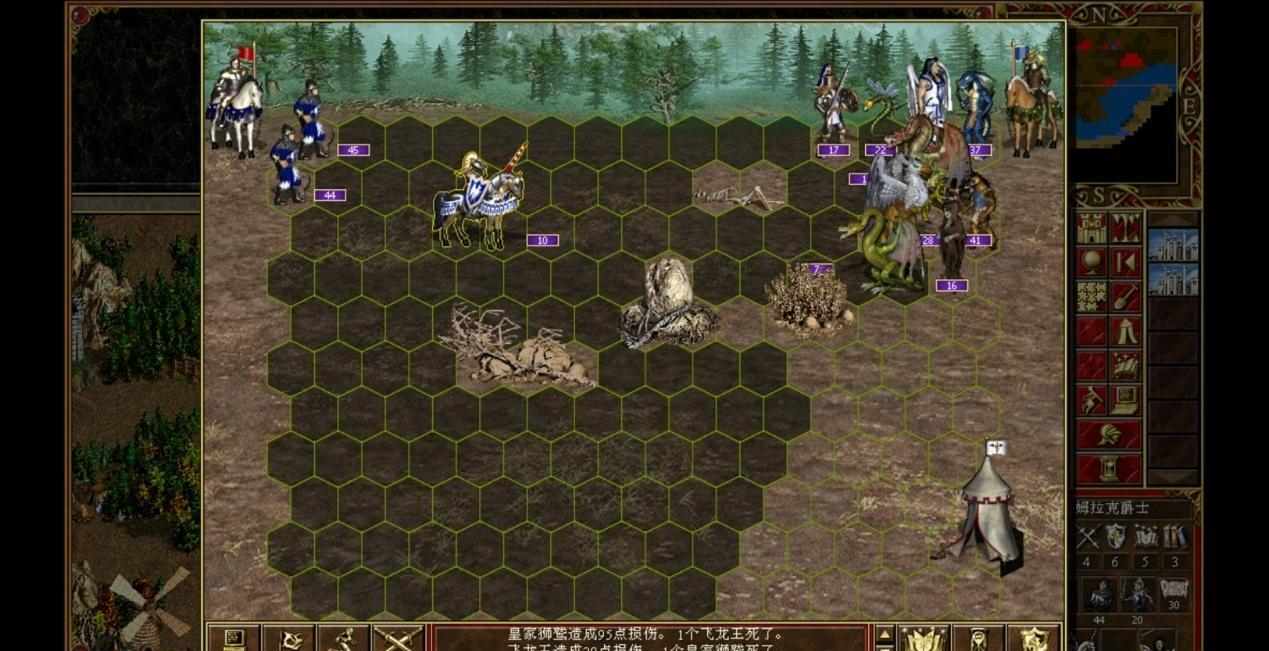Select the orb icon in the side panel
Image resolution: width=1269 pixels, height=651 pixels.
[x=1092, y=262]
